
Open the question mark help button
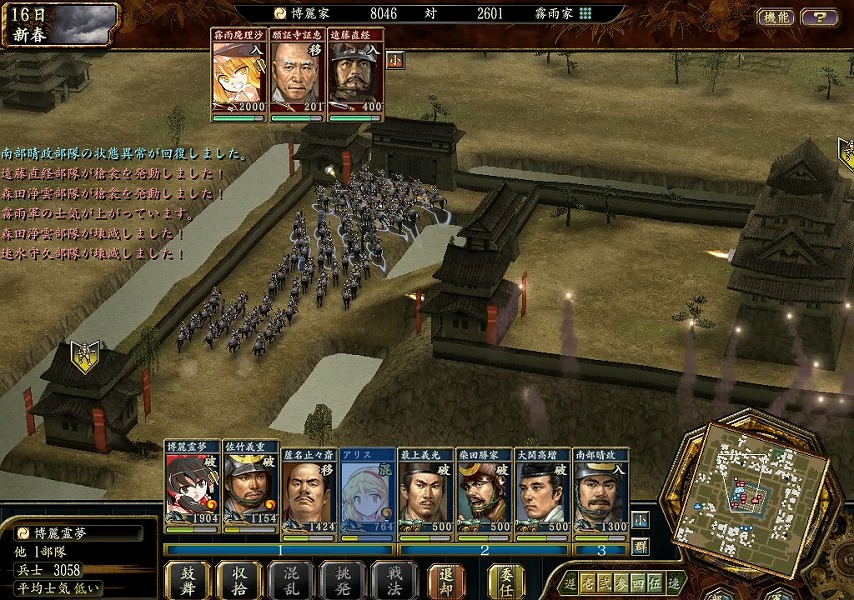(x=820, y=17)
